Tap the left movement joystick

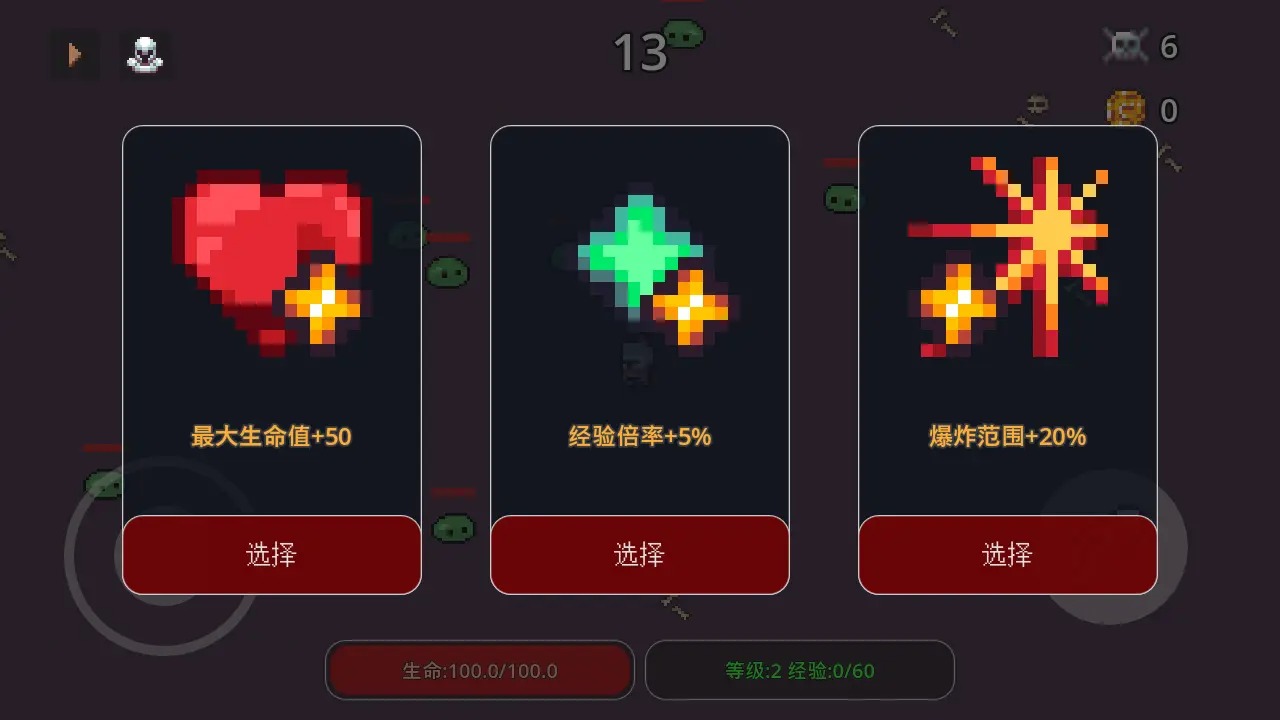[155, 555]
